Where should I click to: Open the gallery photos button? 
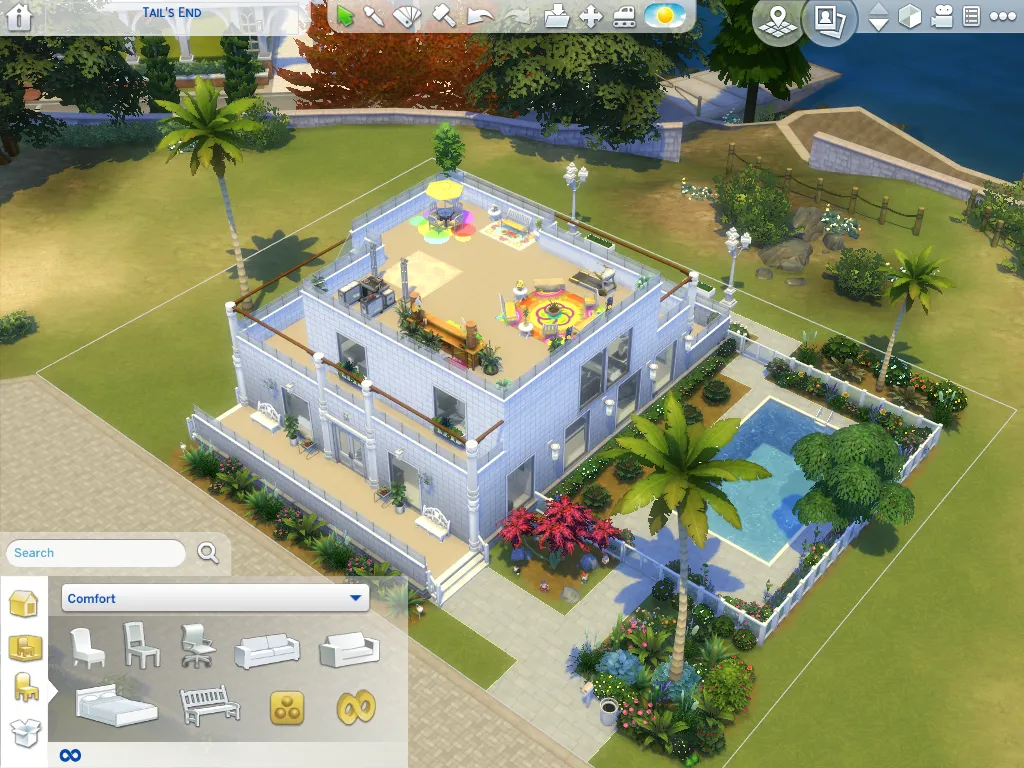829,20
